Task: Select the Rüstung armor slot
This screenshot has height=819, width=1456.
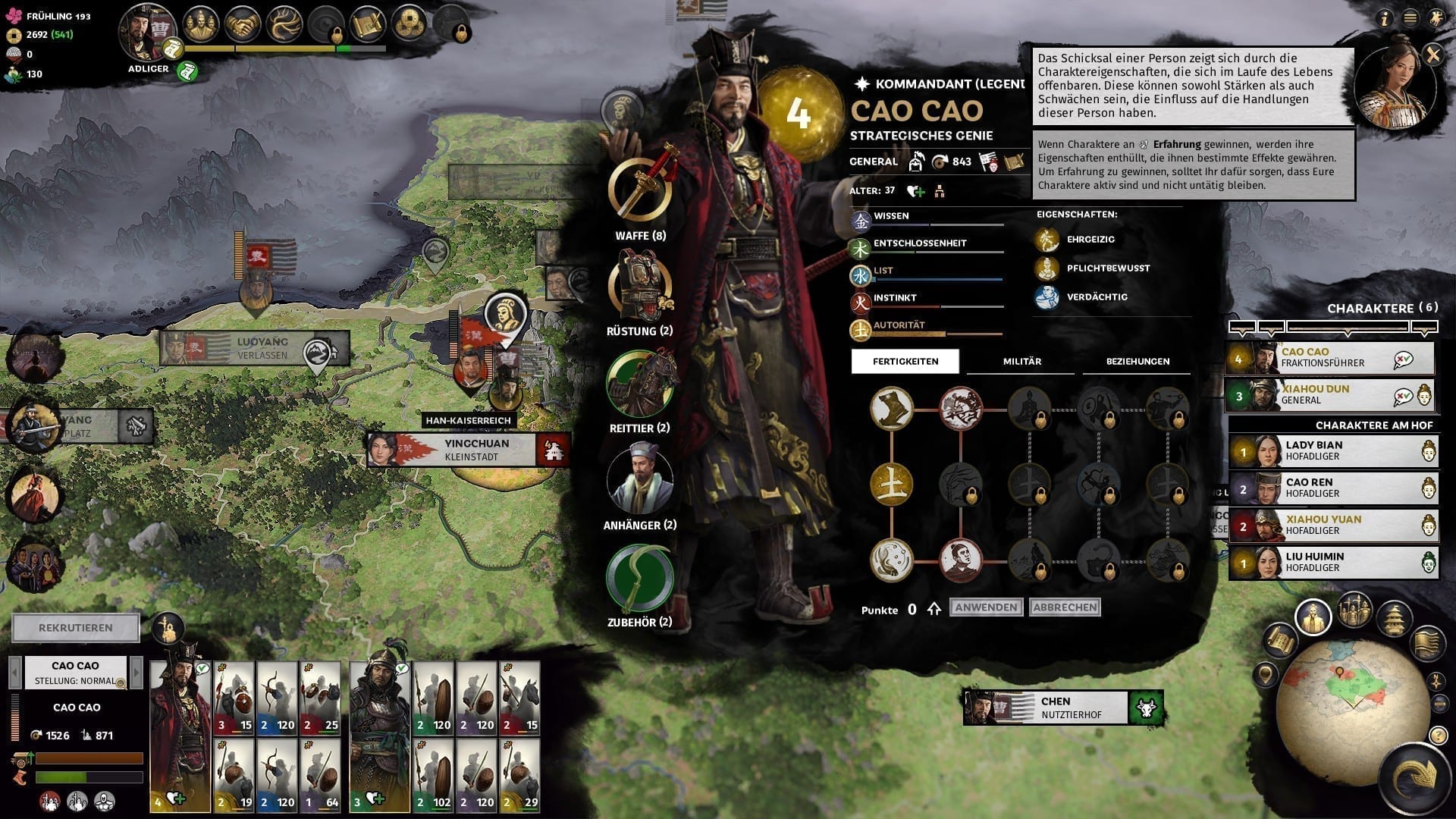Action: point(640,287)
